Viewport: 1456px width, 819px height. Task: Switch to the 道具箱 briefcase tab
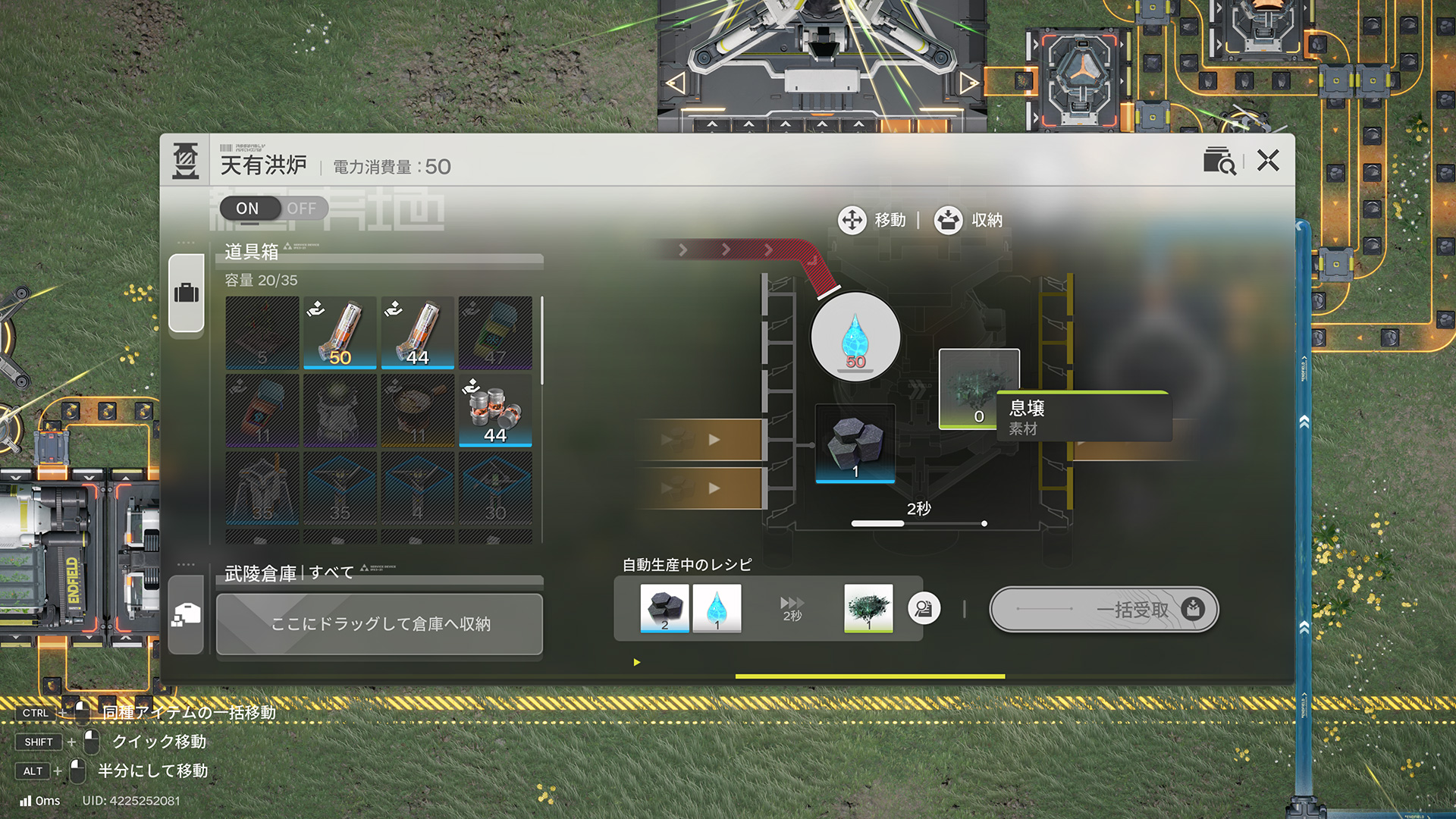187,293
